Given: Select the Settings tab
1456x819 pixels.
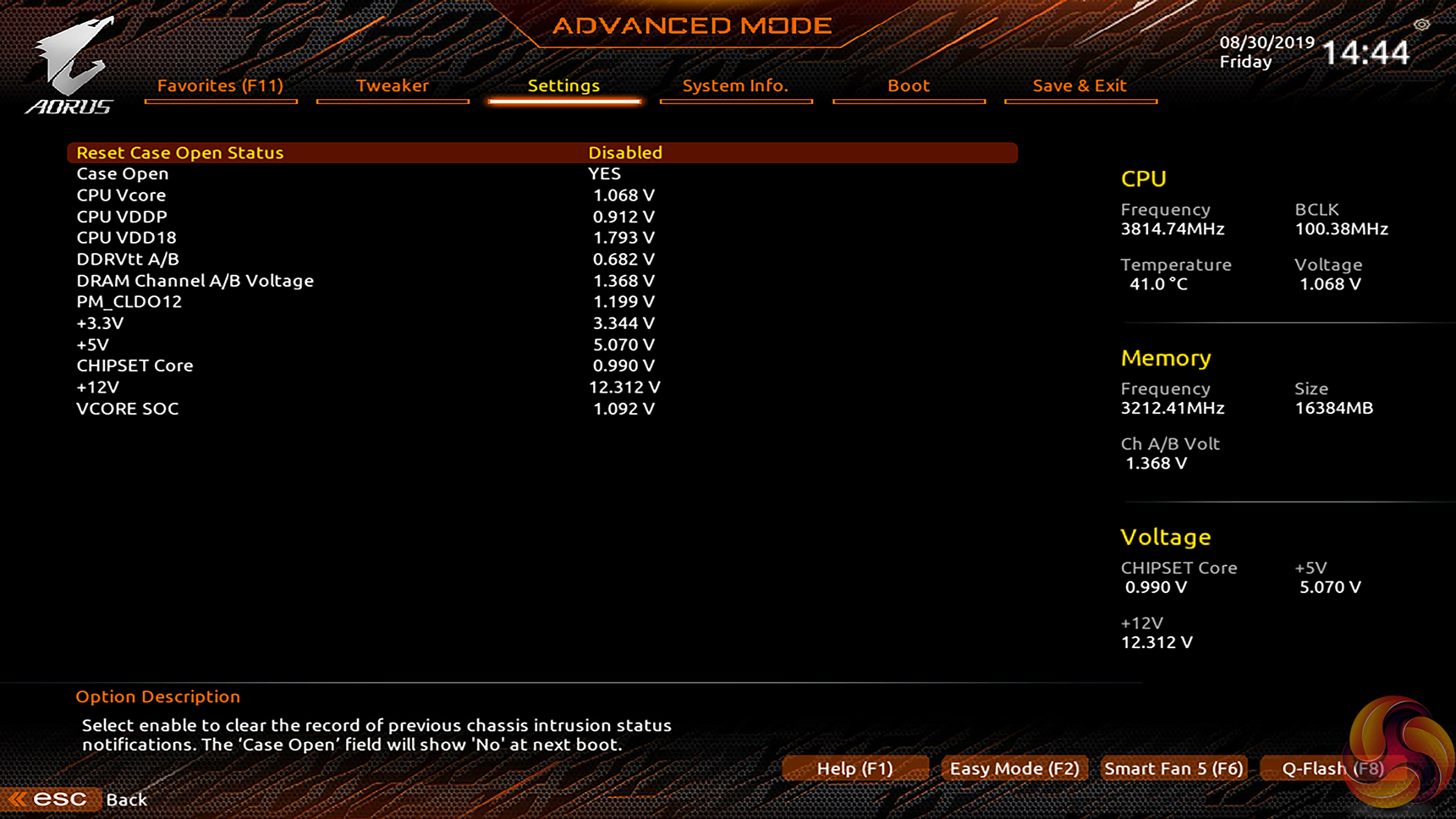Looking at the screenshot, I should coord(563,85).
